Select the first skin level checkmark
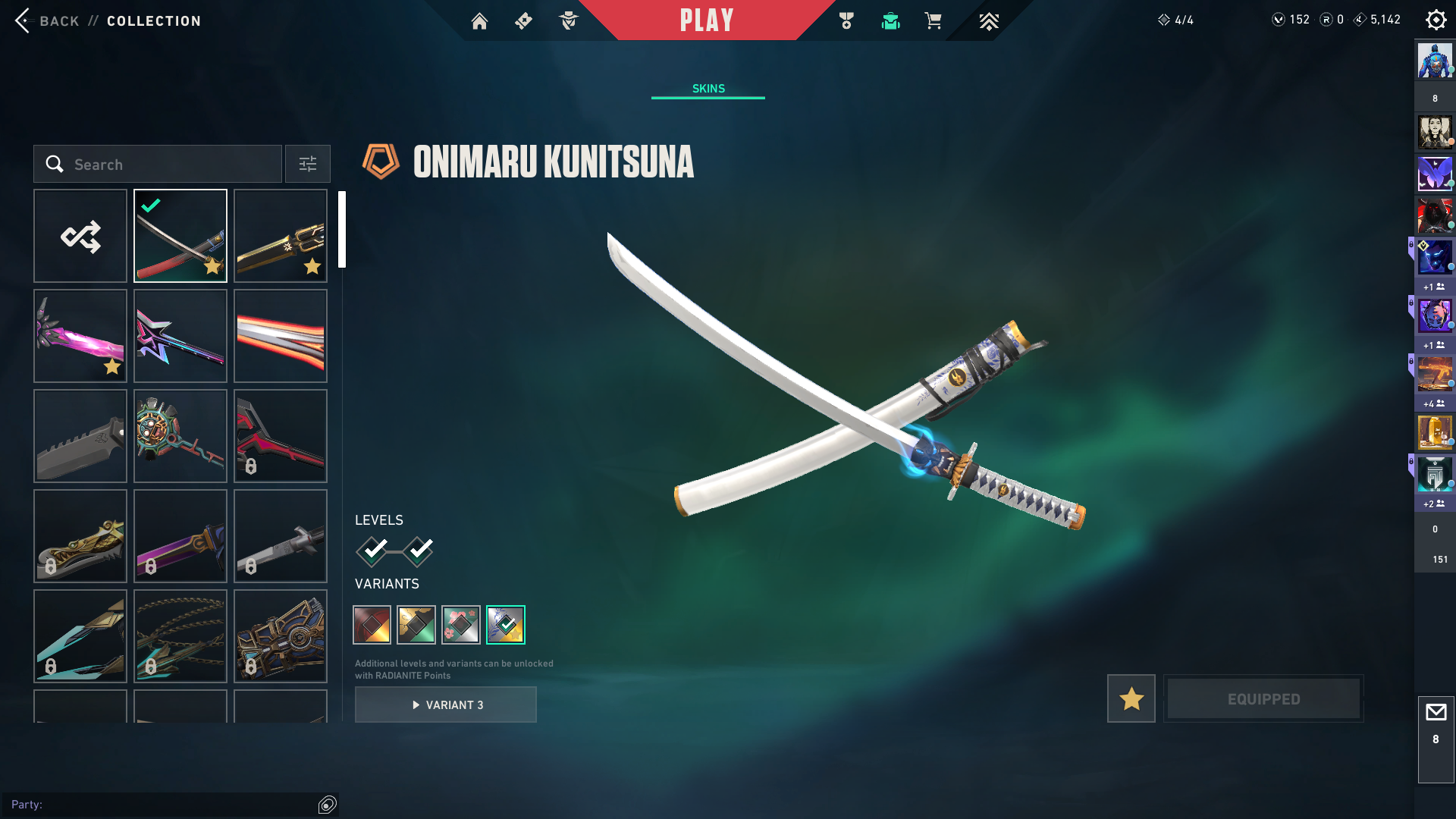1456x819 pixels. point(372,551)
